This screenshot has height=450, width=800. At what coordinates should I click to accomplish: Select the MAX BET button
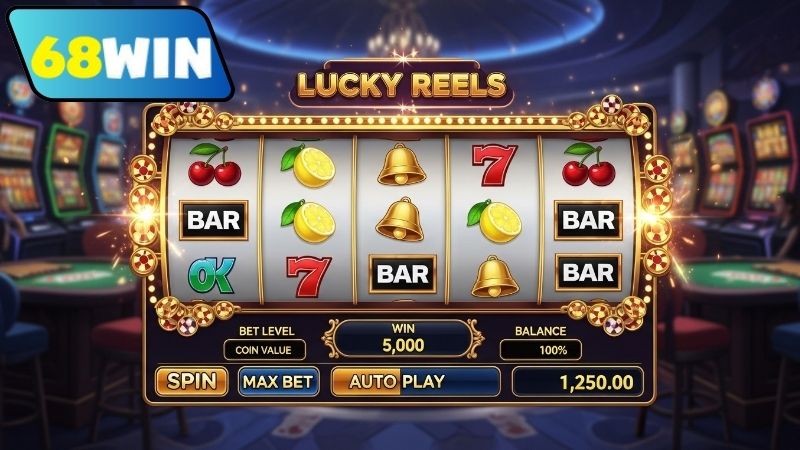point(278,381)
